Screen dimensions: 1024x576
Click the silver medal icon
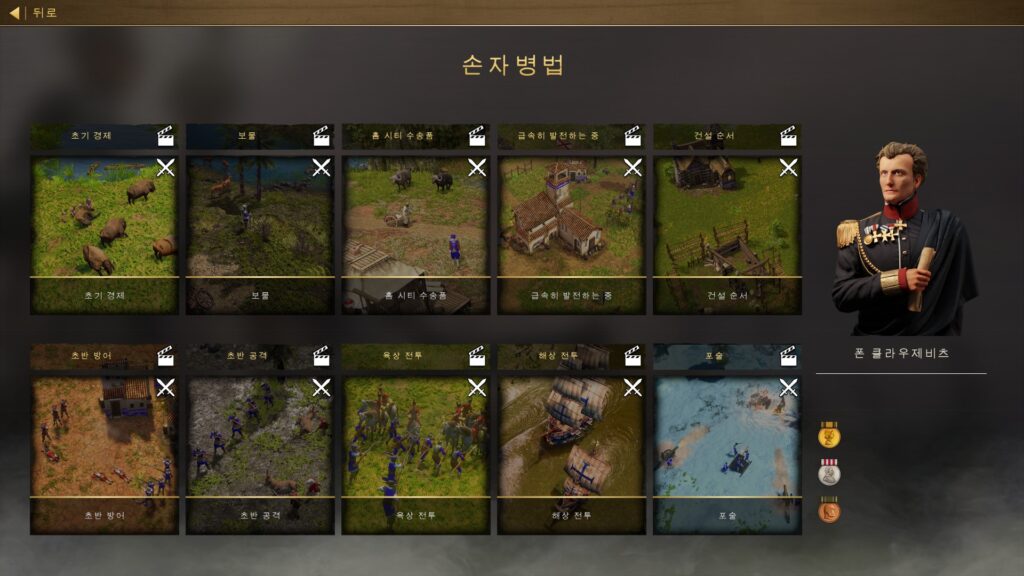(829, 472)
